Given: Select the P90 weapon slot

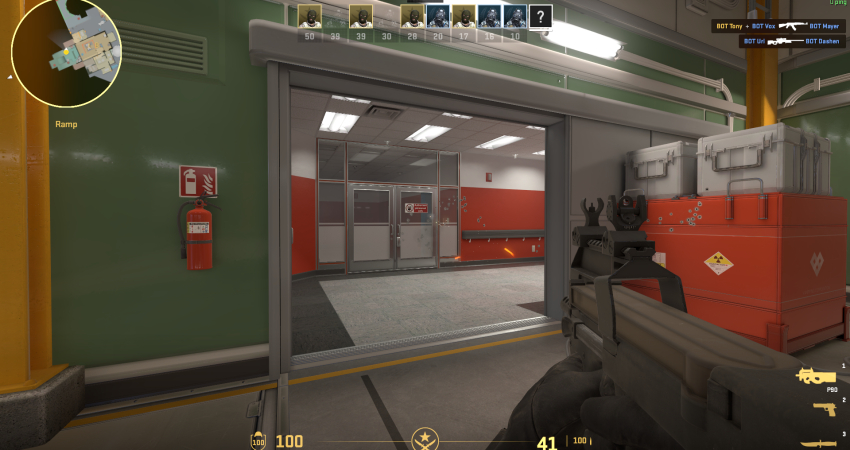Looking at the screenshot, I should 815,376.
